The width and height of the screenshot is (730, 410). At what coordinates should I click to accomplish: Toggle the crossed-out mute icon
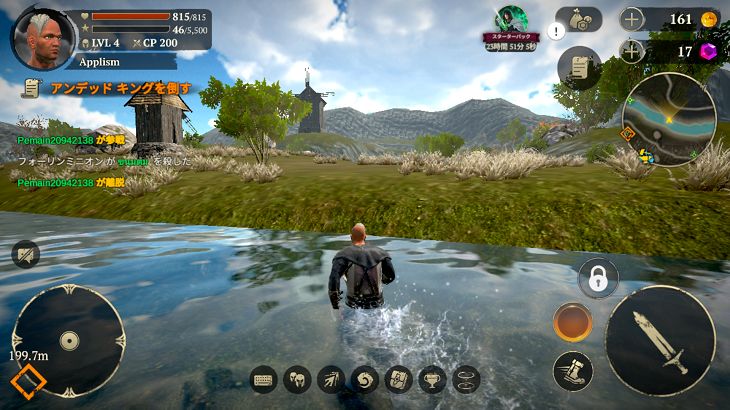26,254
